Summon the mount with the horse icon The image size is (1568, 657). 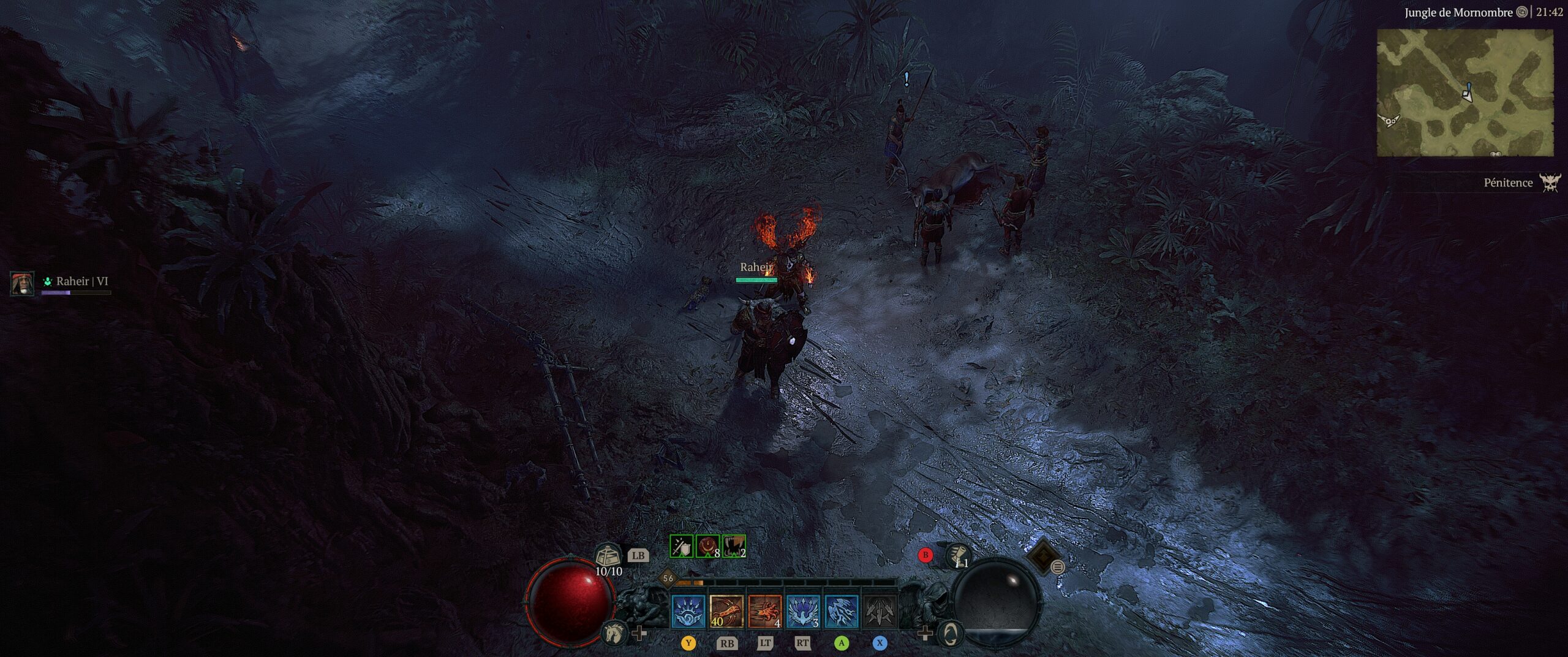click(614, 632)
